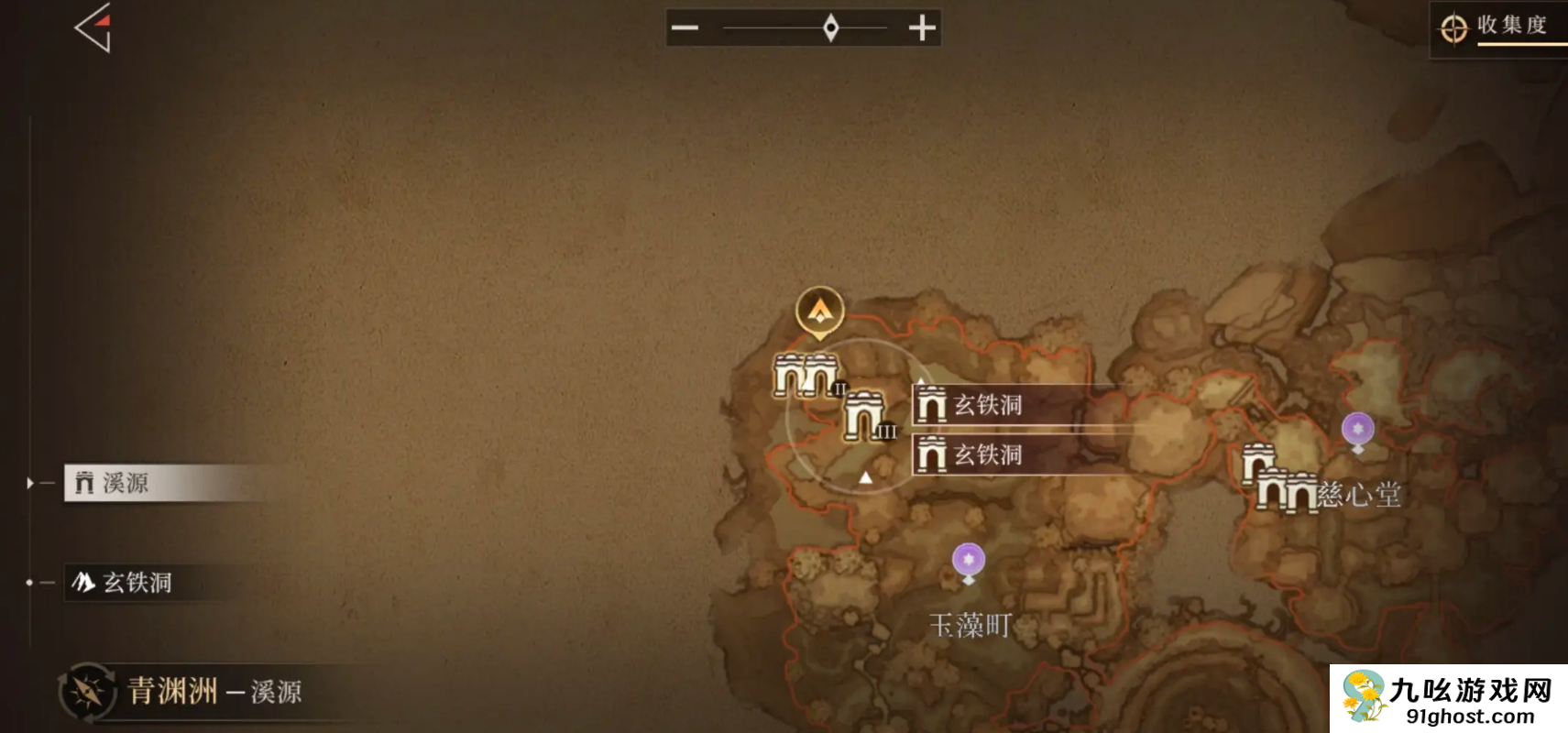
Task: Zoom in the map with plus button
Action: click(x=922, y=28)
